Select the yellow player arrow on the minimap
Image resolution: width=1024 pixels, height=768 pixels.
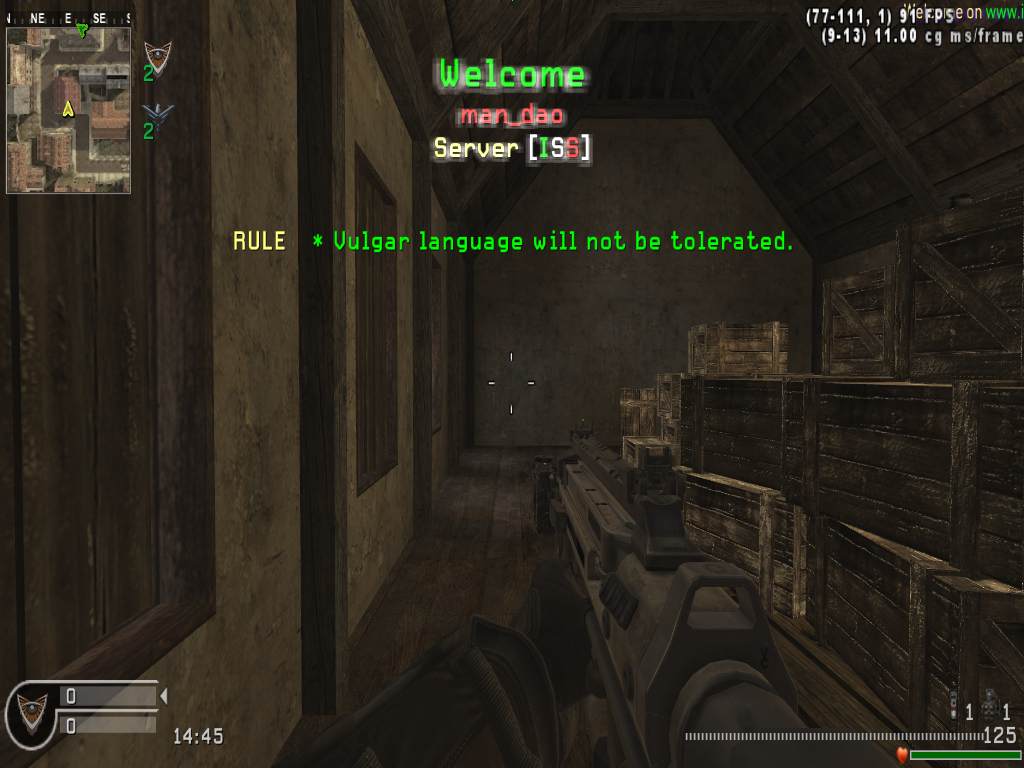68,108
